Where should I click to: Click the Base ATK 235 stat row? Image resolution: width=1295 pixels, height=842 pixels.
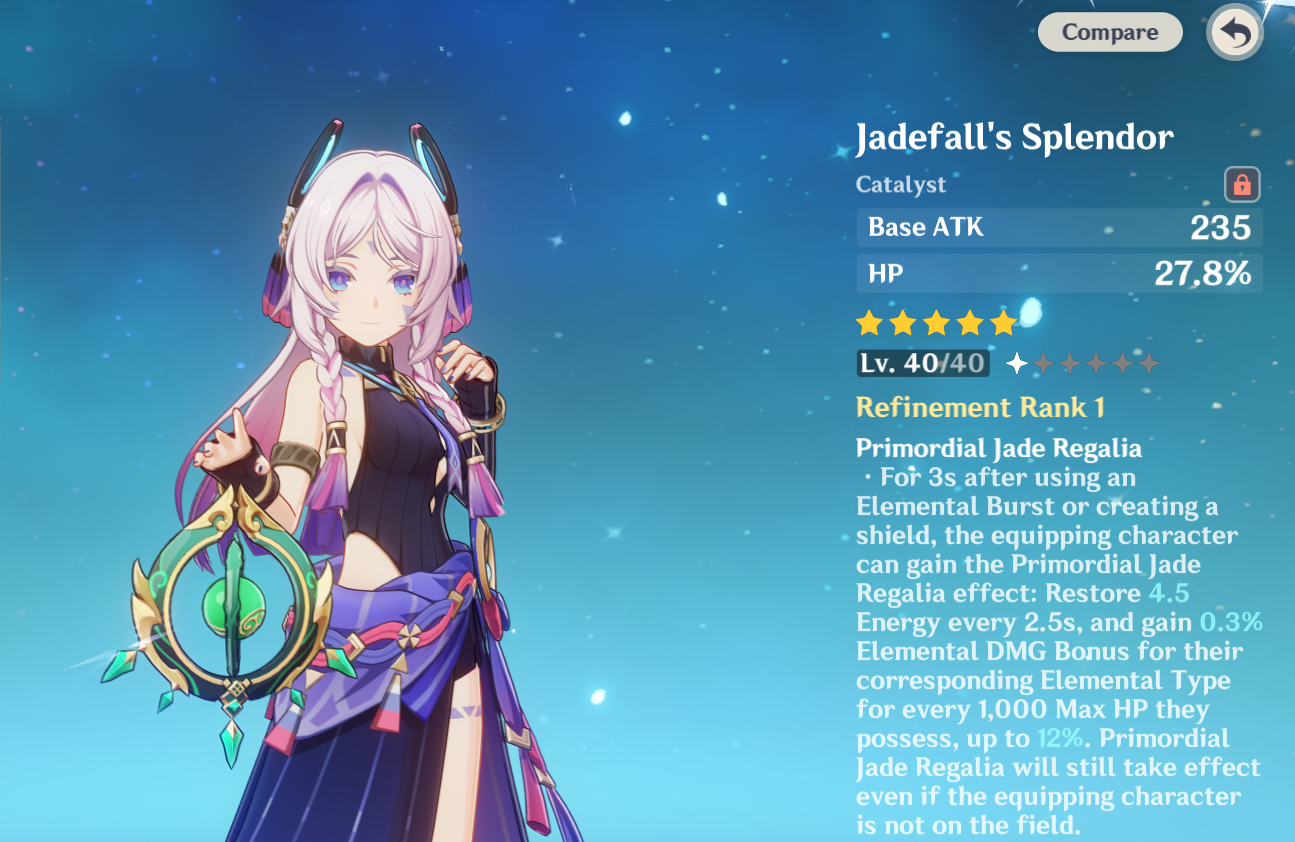[x=1059, y=227]
